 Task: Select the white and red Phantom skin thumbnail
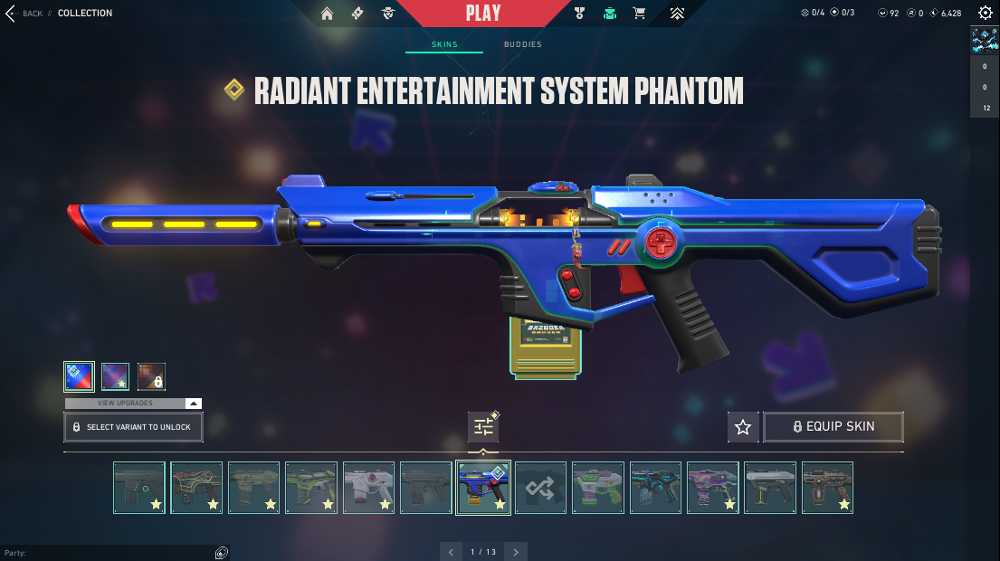(369, 488)
